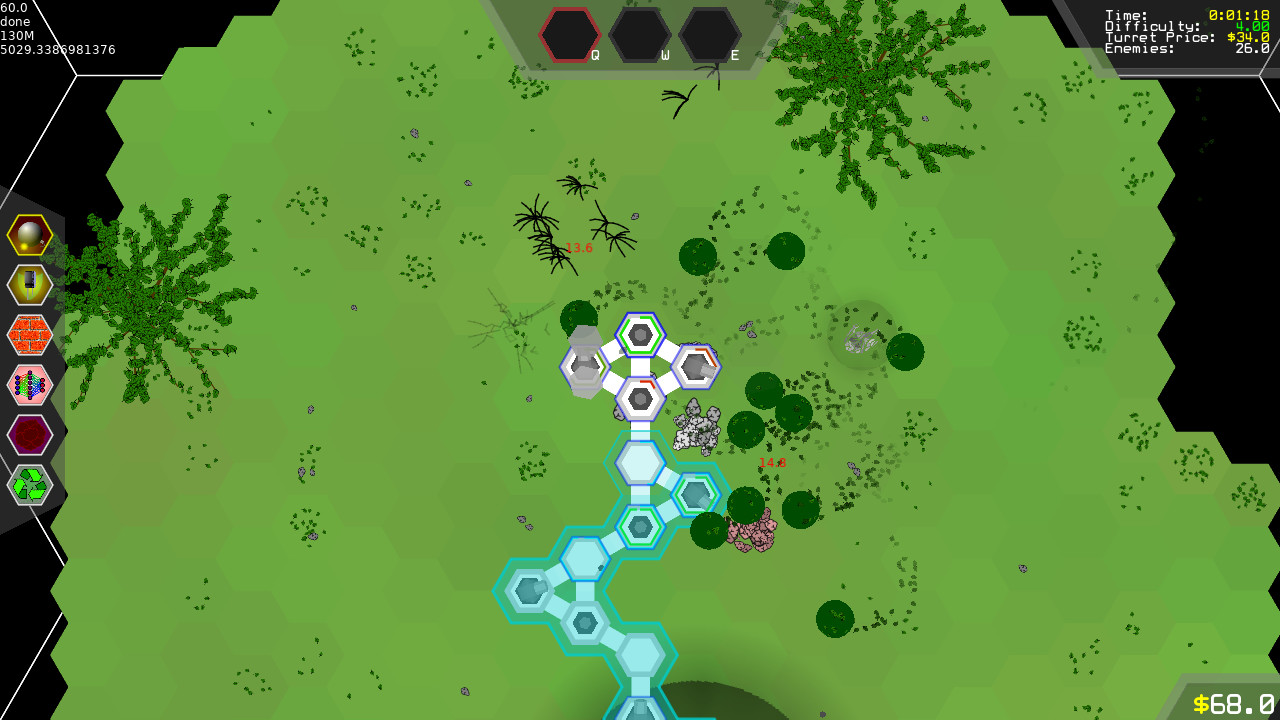
Task: Select the metal sphere turret build icon
Action: click(30, 234)
